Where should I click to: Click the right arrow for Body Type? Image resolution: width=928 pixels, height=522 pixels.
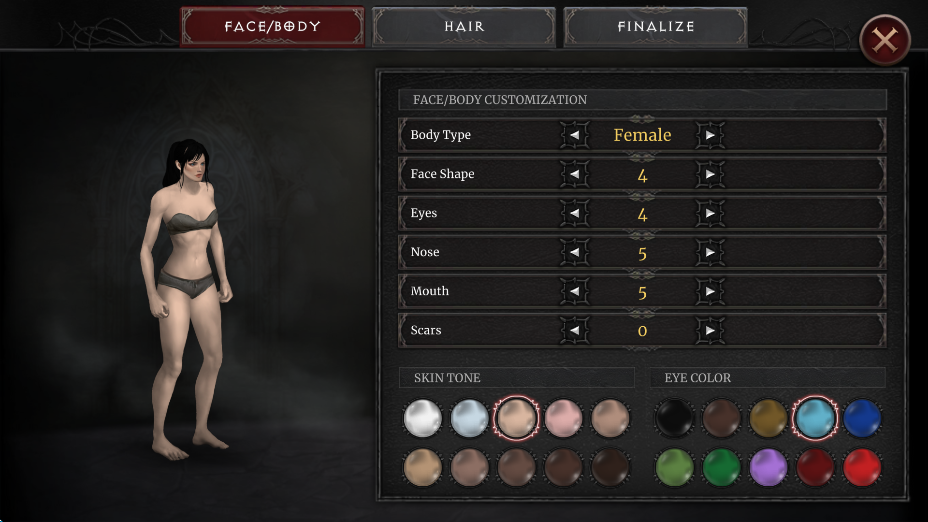710,135
